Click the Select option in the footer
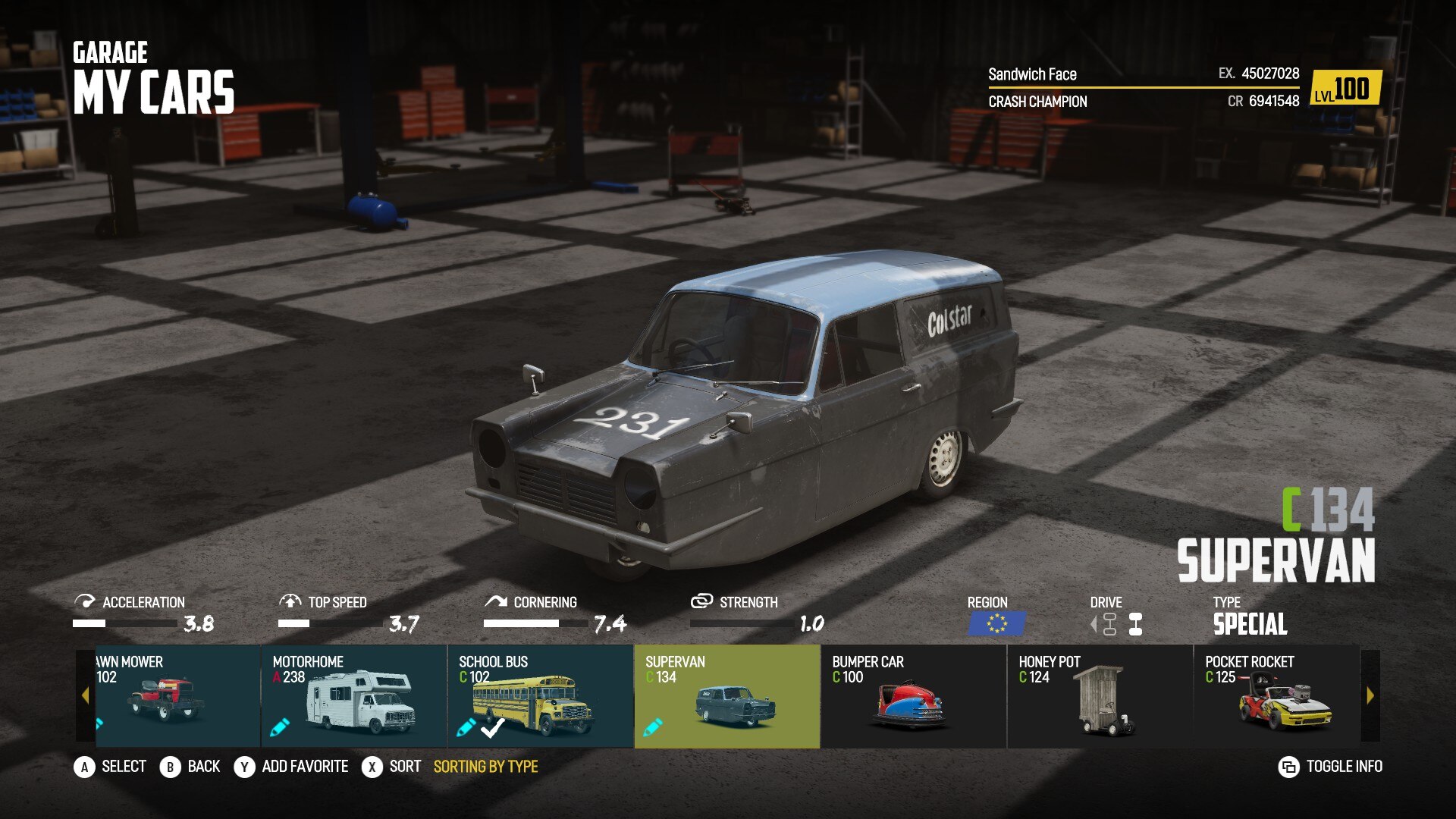Image resolution: width=1456 pixels, height=819 pixels. pyautogui.click(x=110, y=767)
